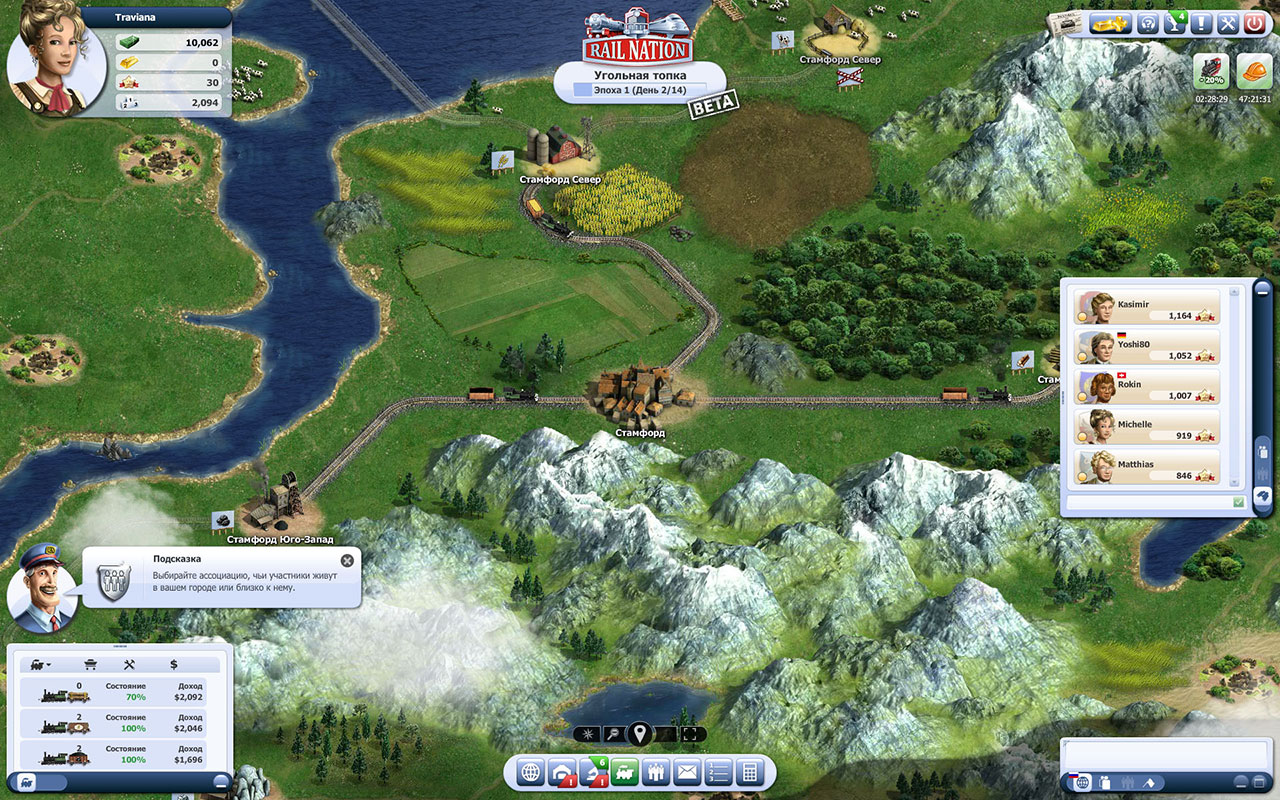Open the world globe map button
Viewport: 1280px width, 800px height.
[x=531, y=772]
